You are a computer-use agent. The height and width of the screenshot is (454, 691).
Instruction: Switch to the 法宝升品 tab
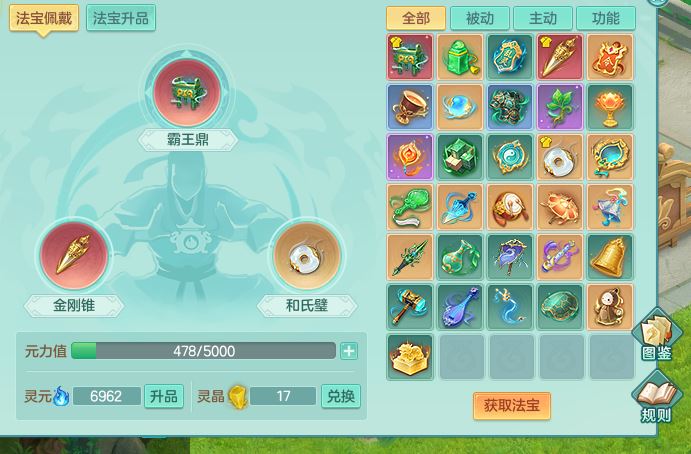coord(120,19)
